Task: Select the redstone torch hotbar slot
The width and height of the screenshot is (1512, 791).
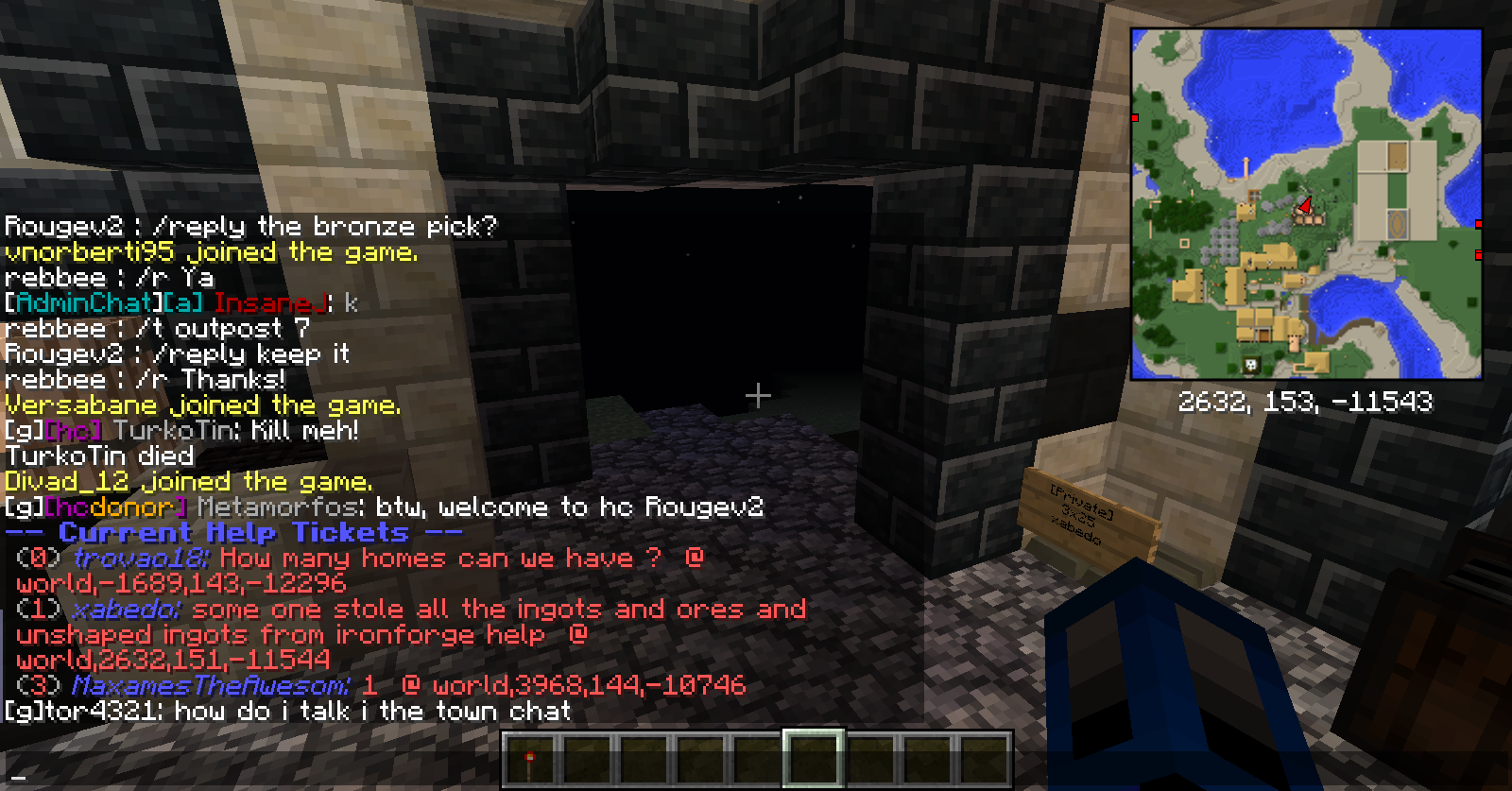Action: click(530, 759)
